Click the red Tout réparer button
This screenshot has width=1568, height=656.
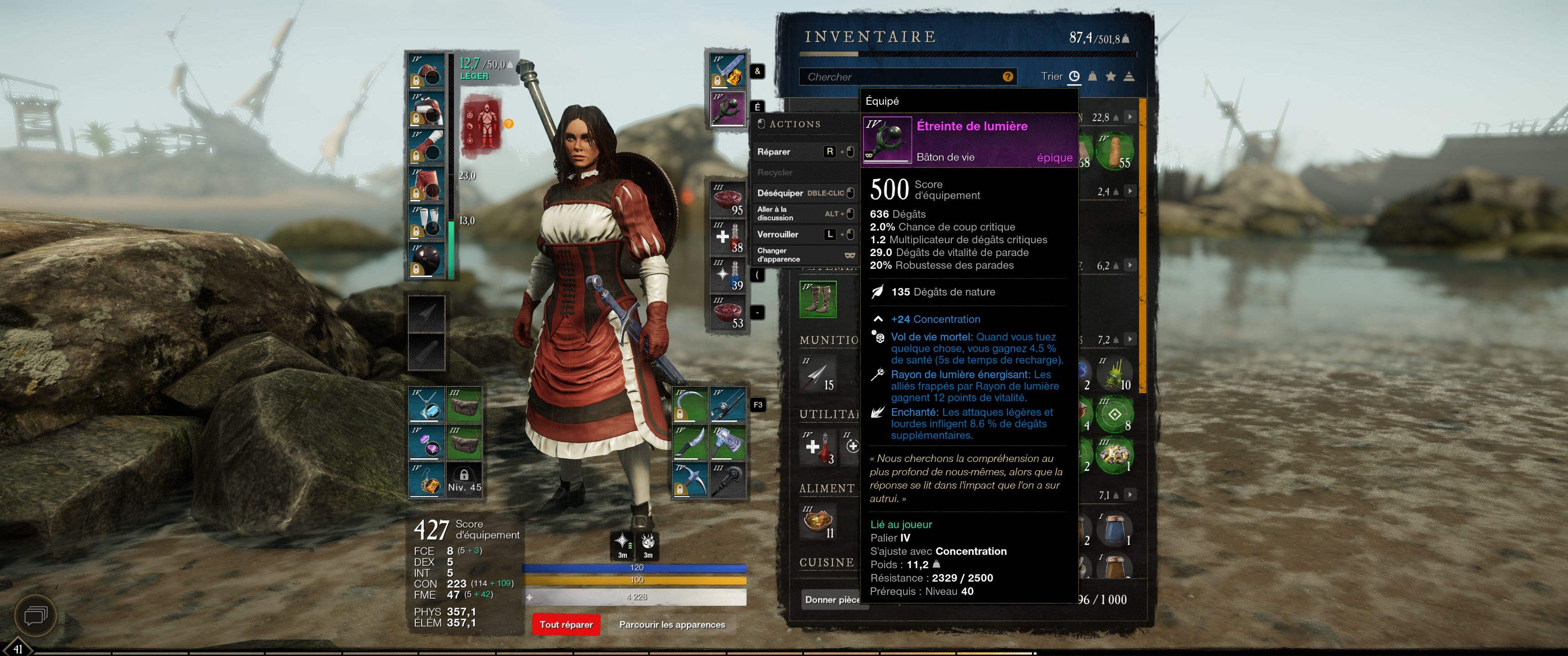point(566,625)
